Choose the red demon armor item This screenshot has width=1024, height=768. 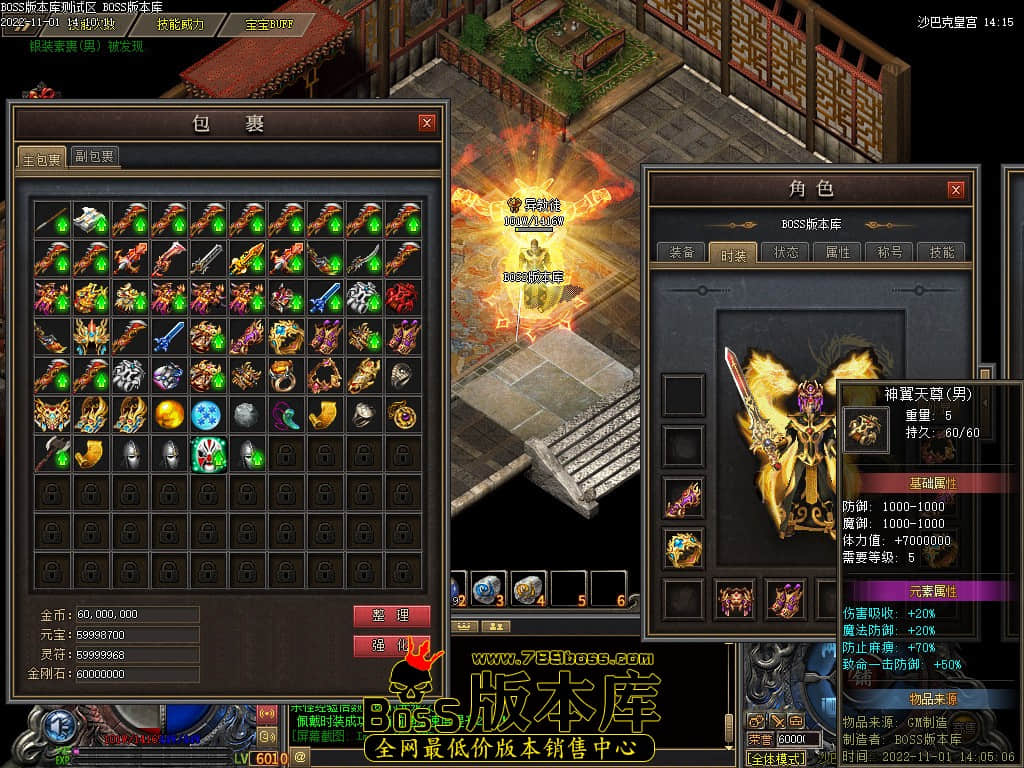pos(403,297)
